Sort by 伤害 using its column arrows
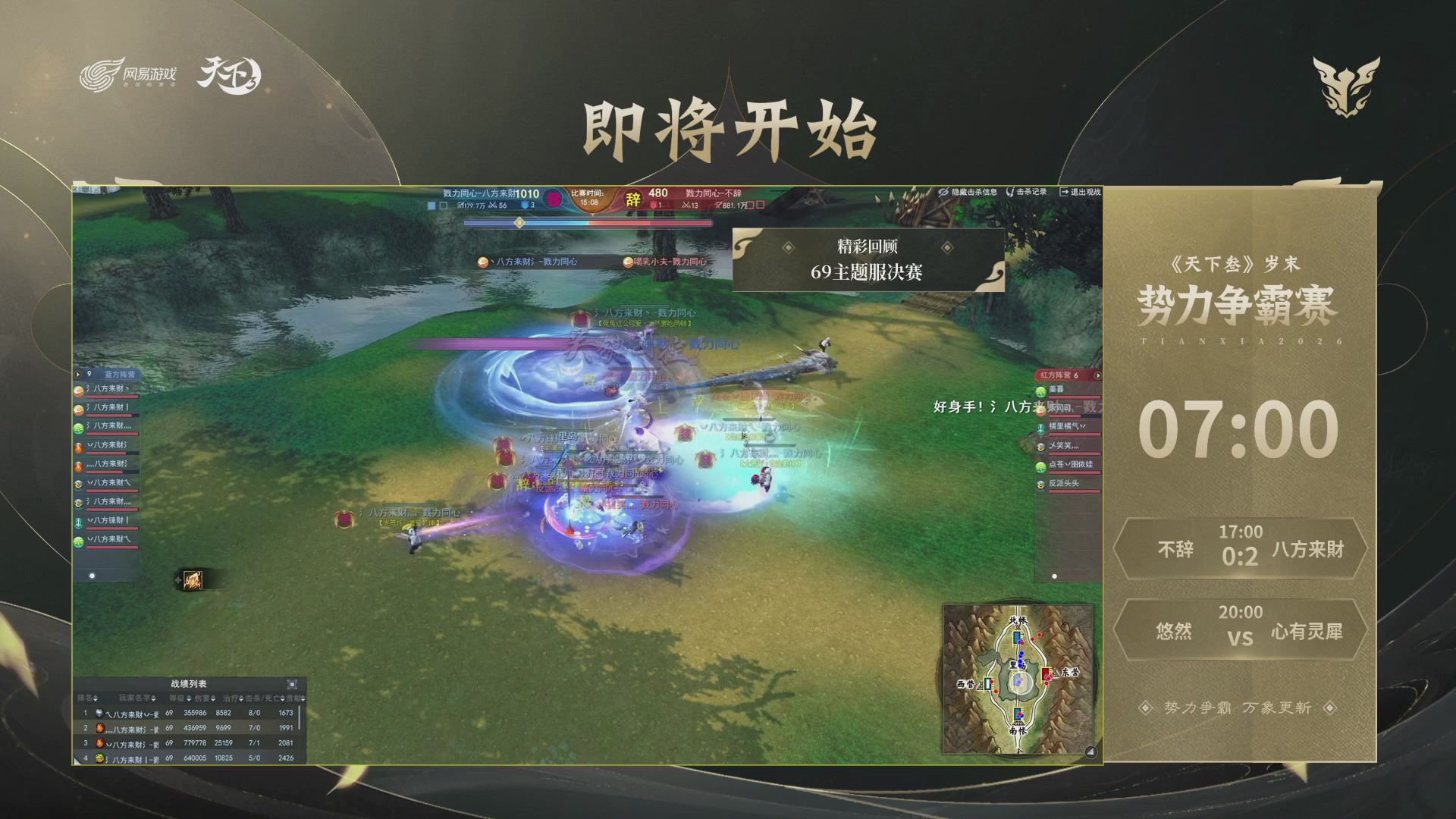Image resolution: width=1456 pixels, height=819 pixels. 213,698
